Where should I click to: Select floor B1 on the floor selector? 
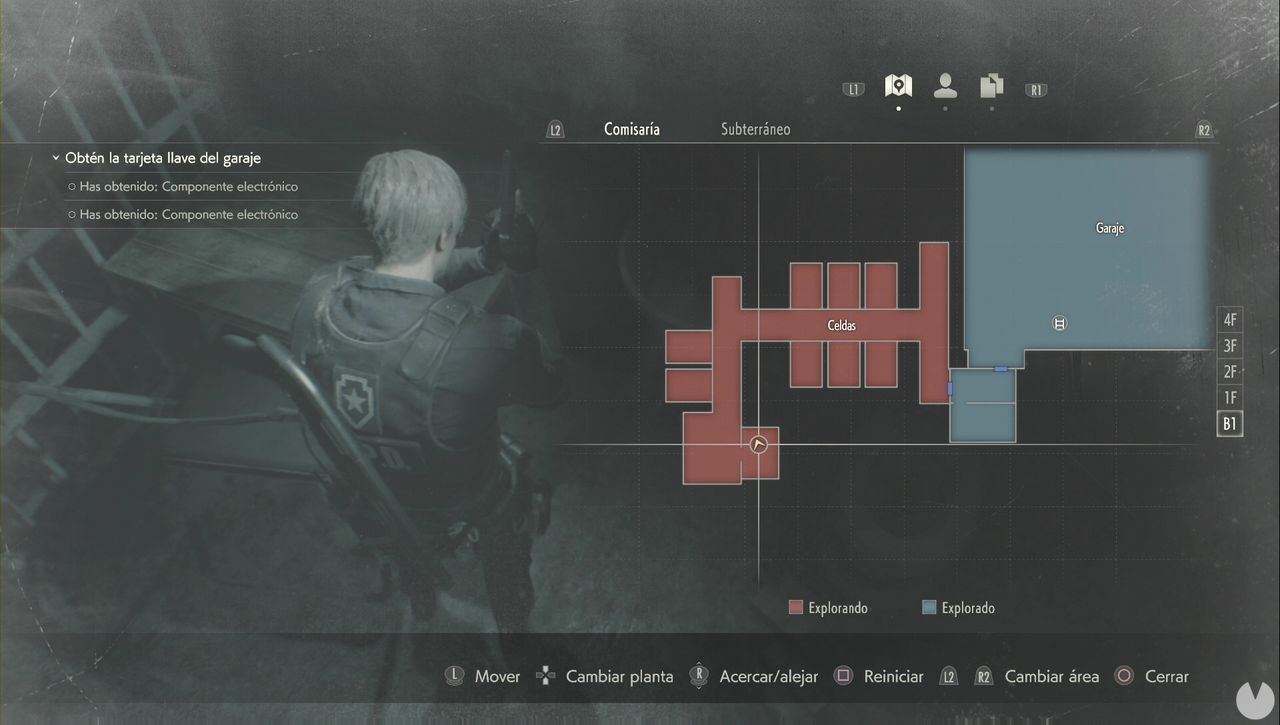tap(1229, 423)
